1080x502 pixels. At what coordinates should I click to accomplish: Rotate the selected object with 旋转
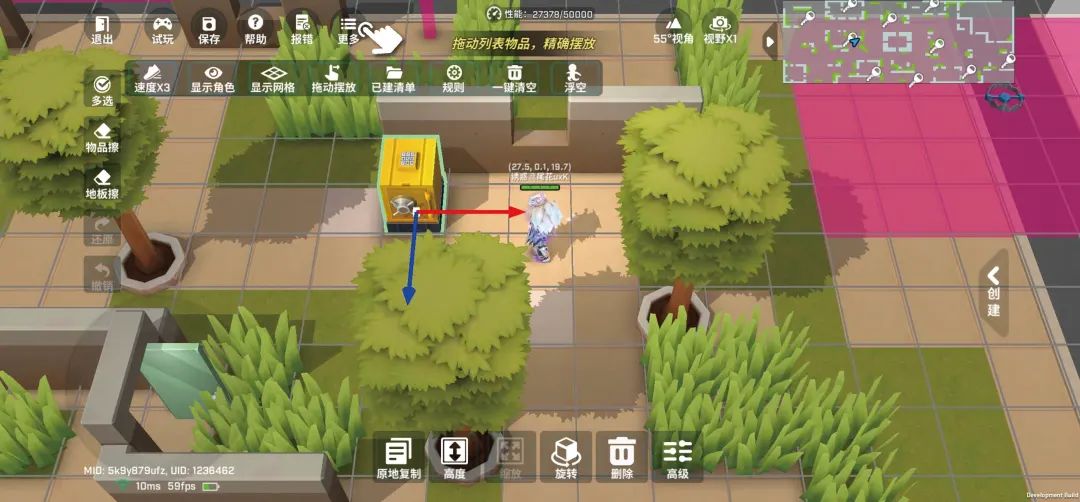click(x=565, y=458)
